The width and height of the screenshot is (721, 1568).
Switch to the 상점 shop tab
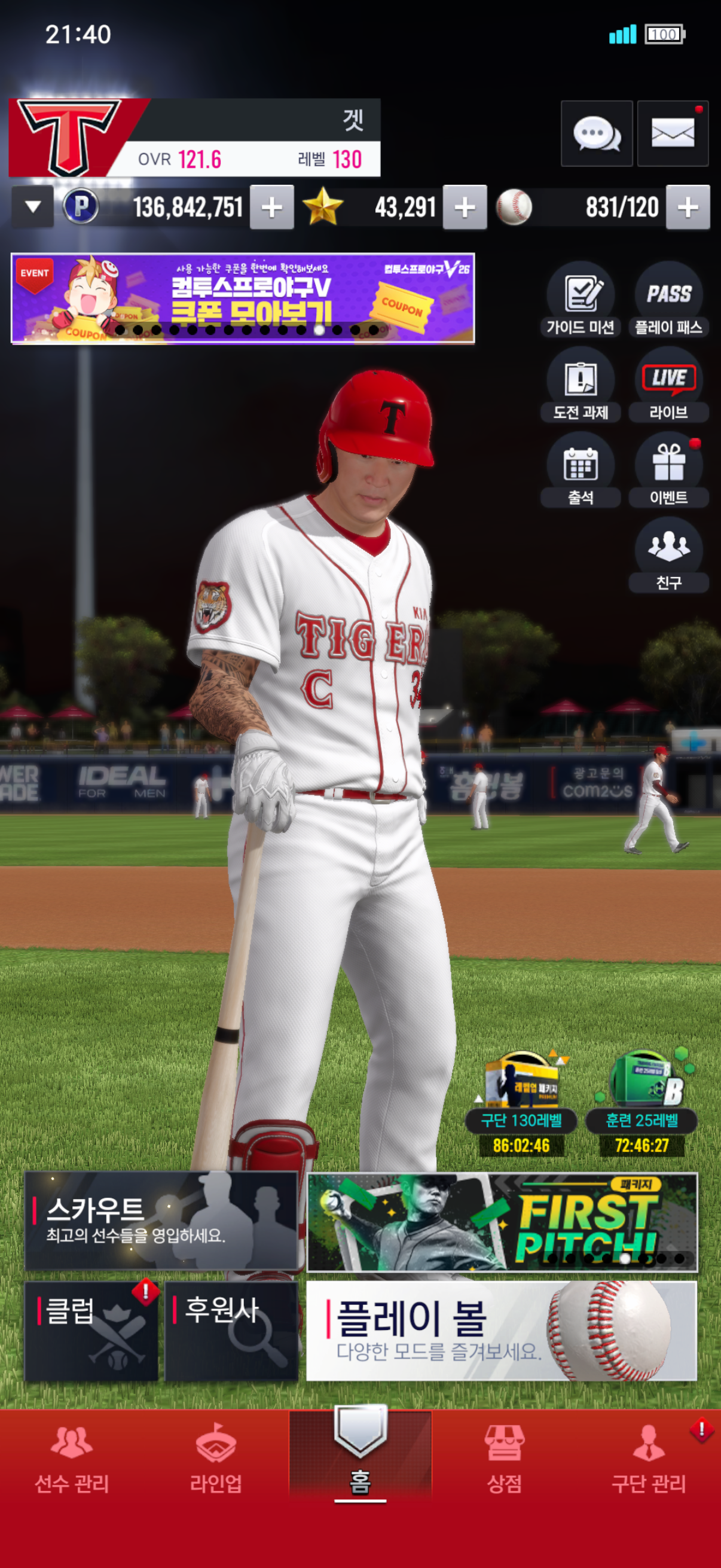pyautogui.click(x=505, y=1459)
